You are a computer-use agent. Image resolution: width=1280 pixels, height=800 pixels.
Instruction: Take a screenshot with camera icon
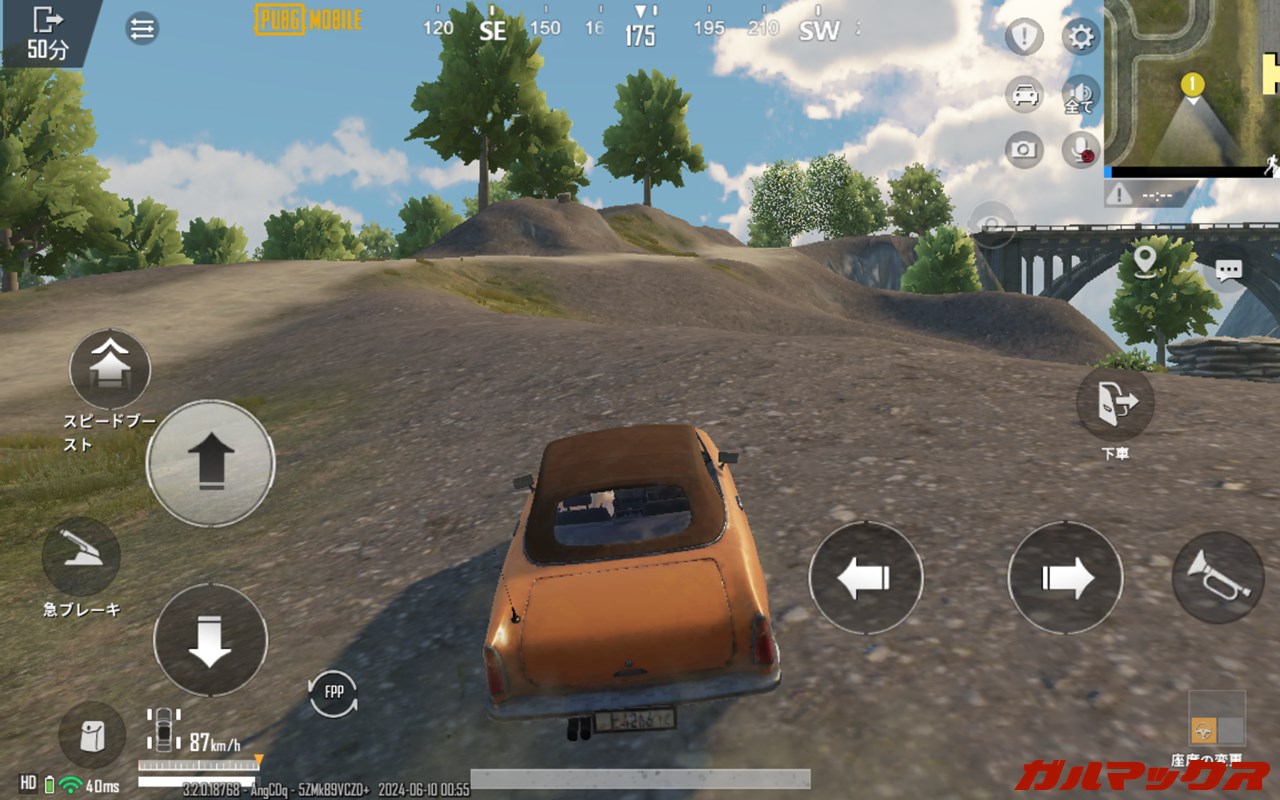click(1024, 150)
